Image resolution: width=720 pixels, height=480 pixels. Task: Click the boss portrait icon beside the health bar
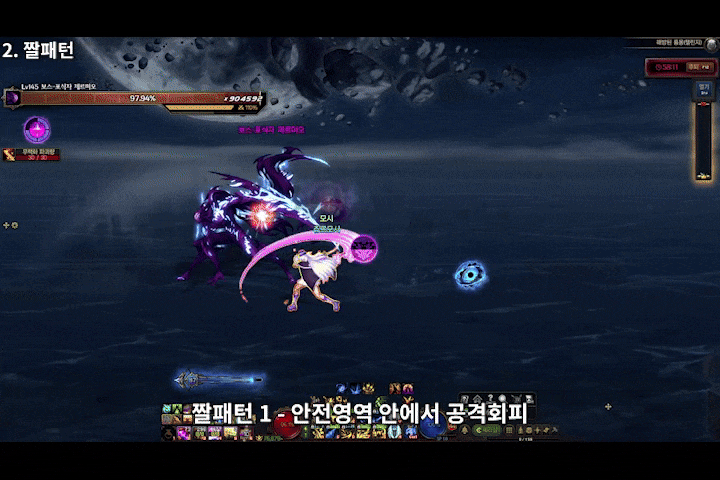tap(12, 98)
